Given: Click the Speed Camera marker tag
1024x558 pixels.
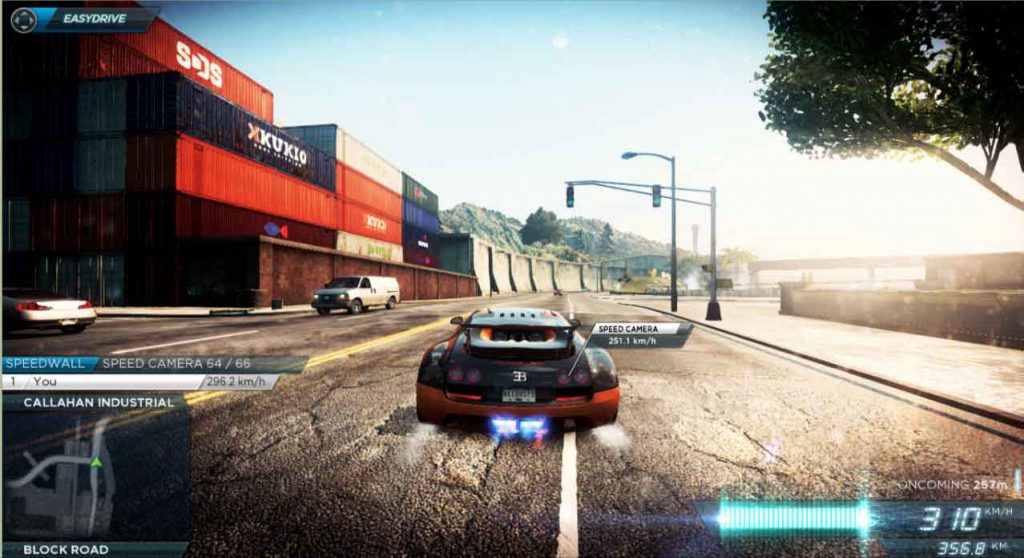Looking at the screenshot, I should (638, 334).
